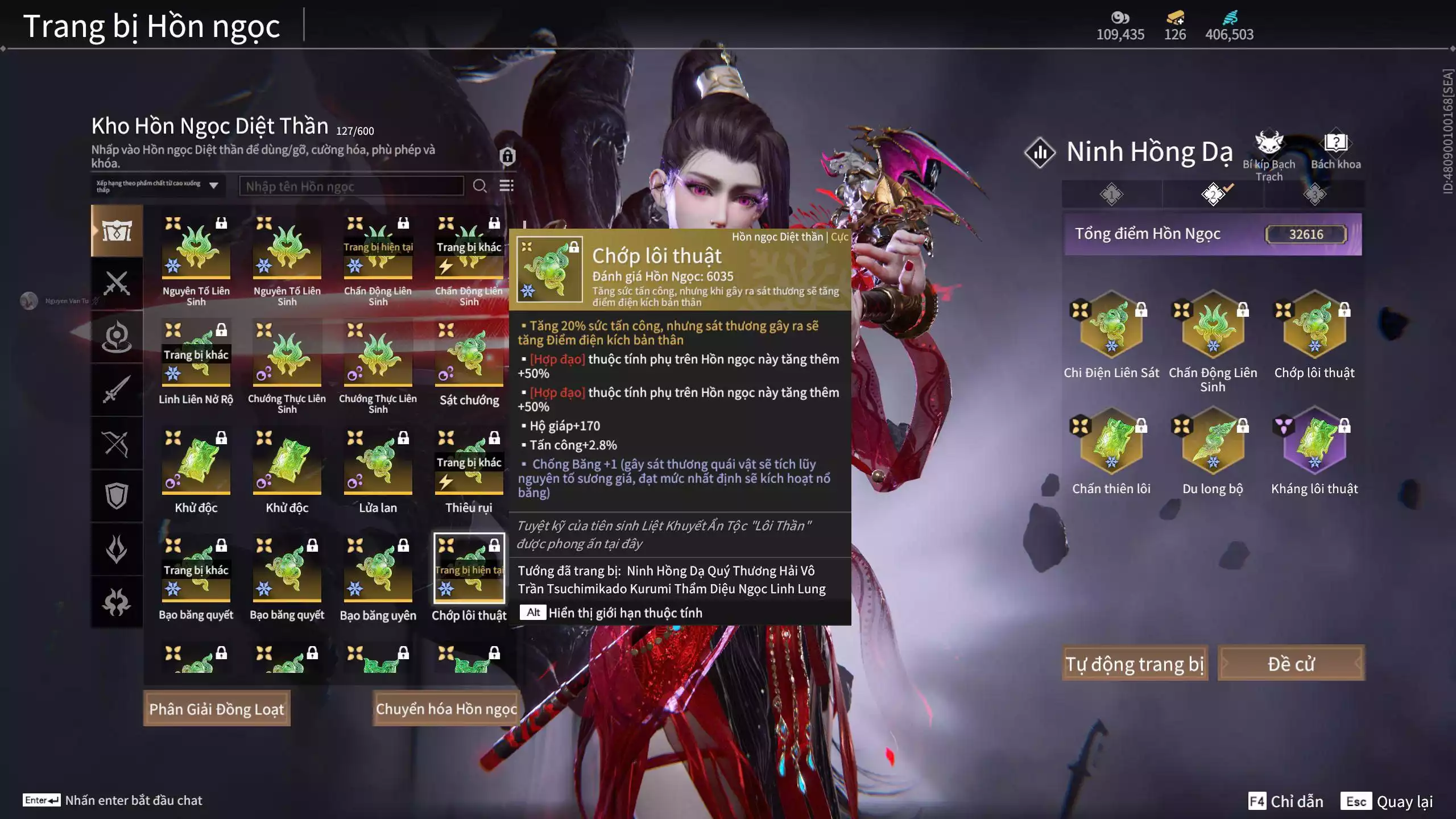Select equipped Chi Điện Liên Sát jade
The height and width of the screenshot is (819, 1456).
click(x=1111, y=327)
